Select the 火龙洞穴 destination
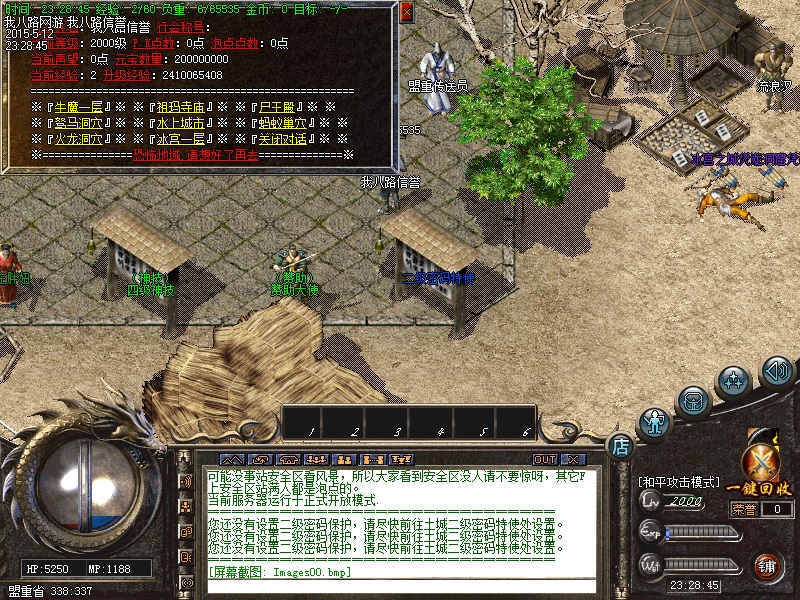 coord(80,139)
